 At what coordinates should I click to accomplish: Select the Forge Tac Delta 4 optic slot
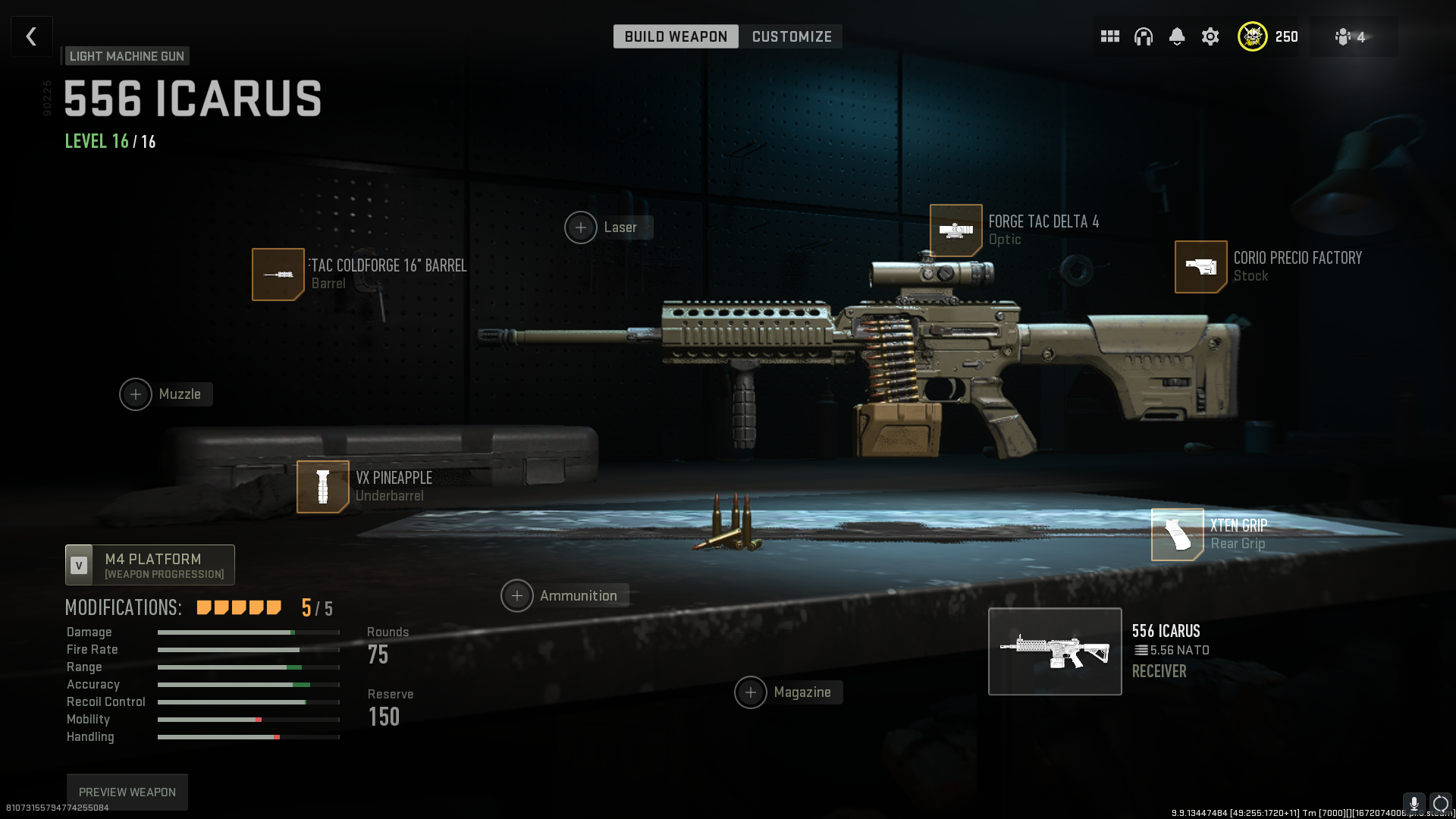point(955,231)
